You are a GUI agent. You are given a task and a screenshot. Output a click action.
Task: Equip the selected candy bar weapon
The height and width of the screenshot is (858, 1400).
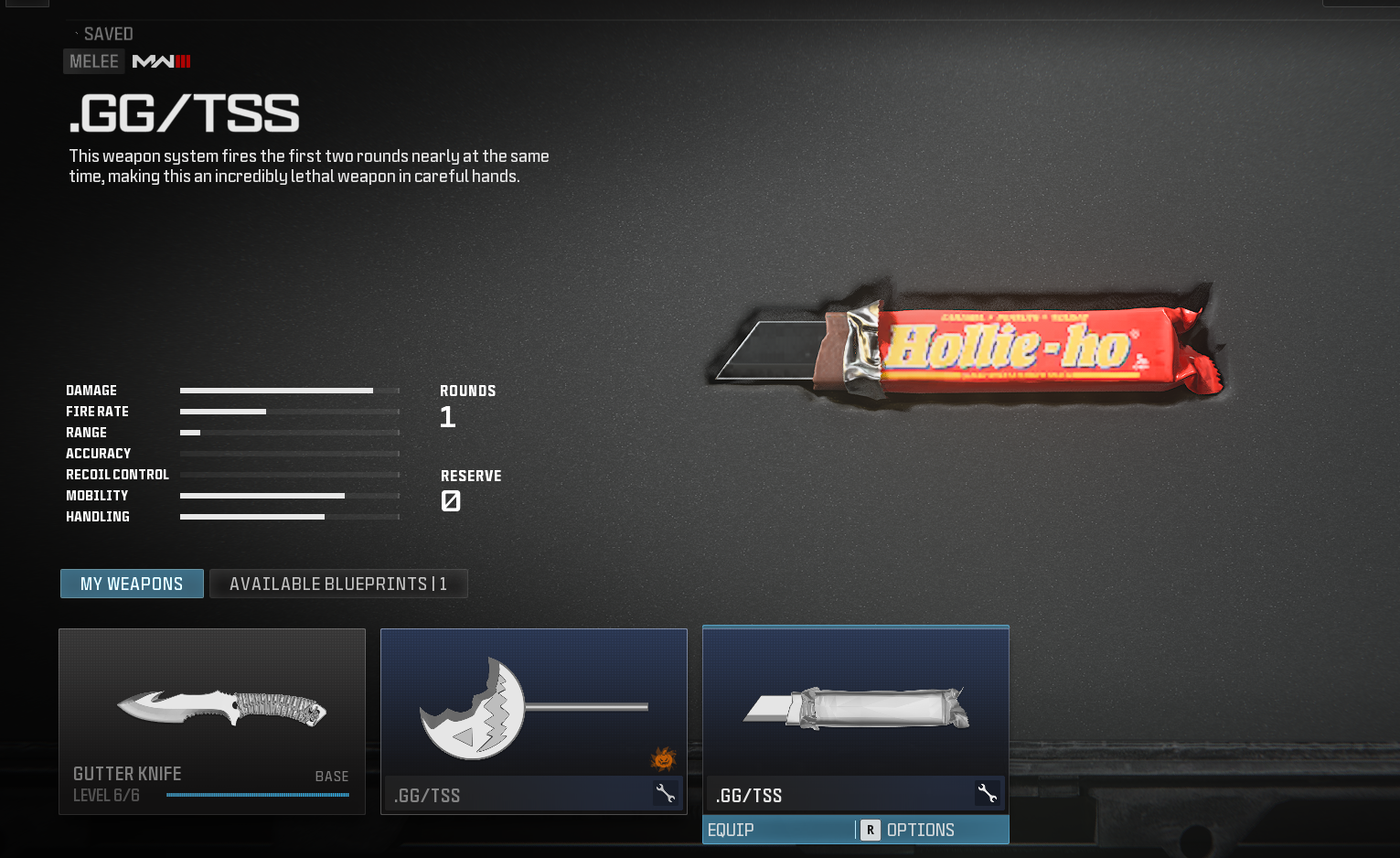(732, 830)
